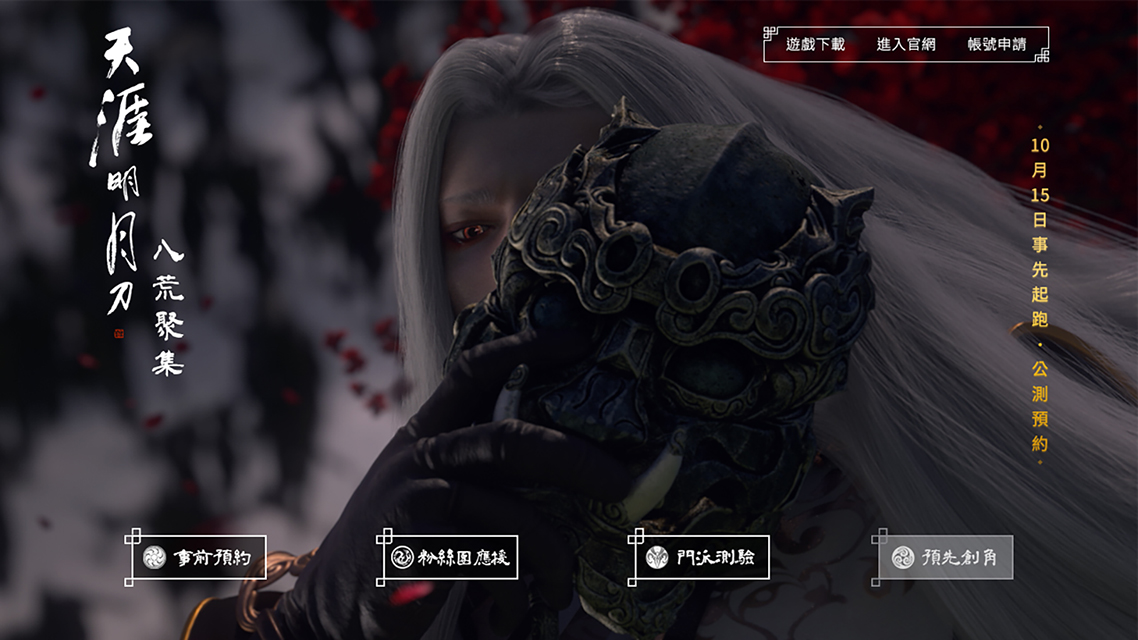Open 帳號申請 account registration

coord(997,45)
